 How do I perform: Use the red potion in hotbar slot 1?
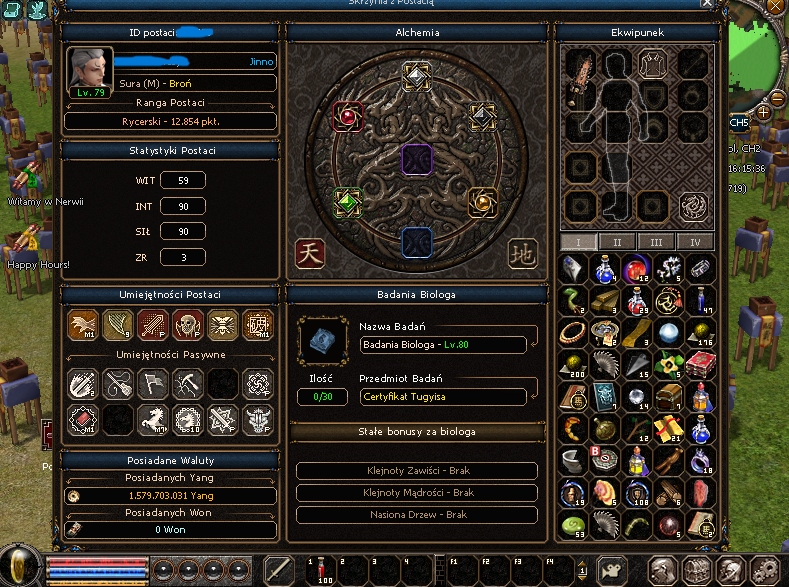[324, 568]
